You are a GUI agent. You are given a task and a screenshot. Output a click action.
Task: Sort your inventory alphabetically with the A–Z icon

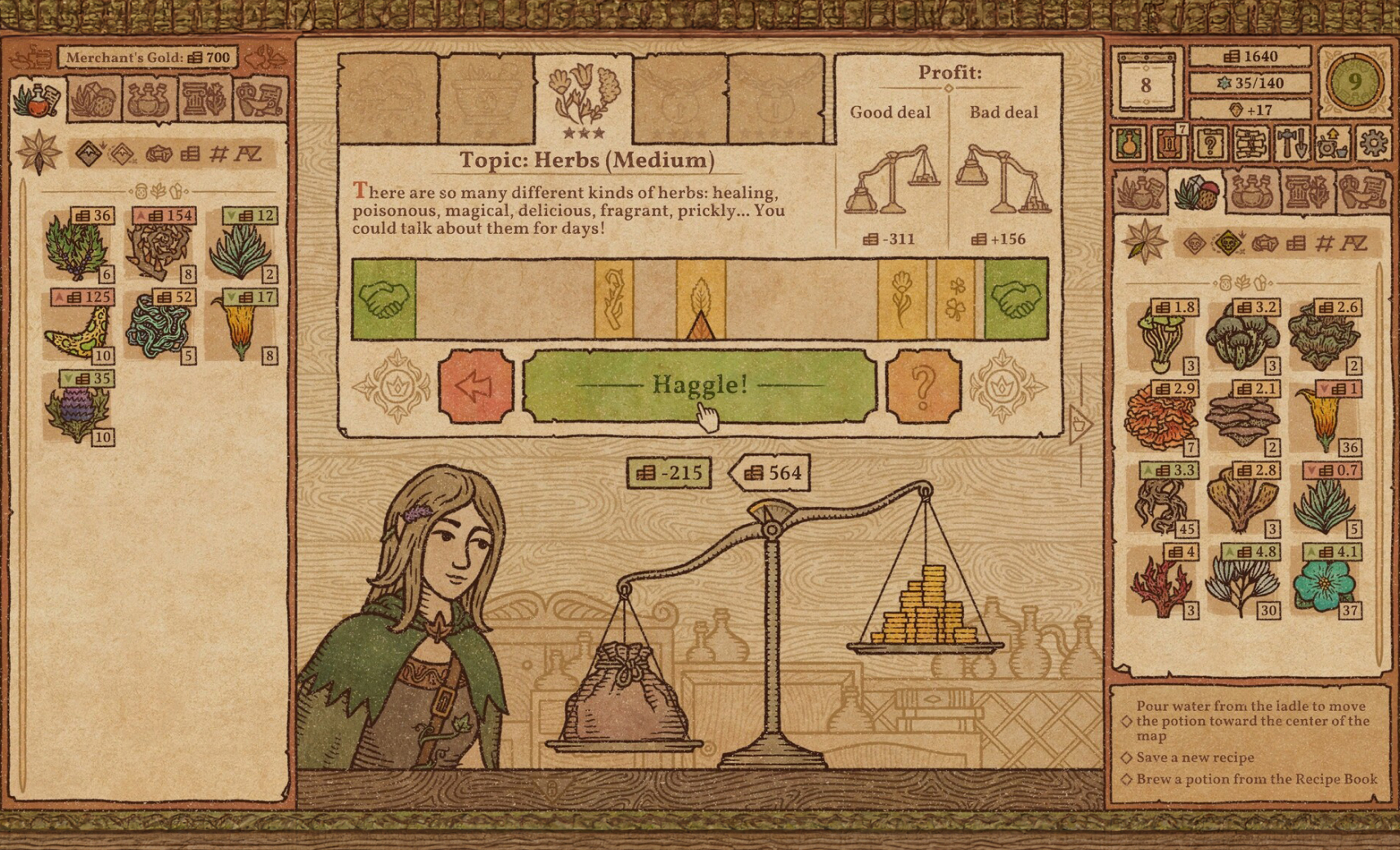click(1355, 244)
